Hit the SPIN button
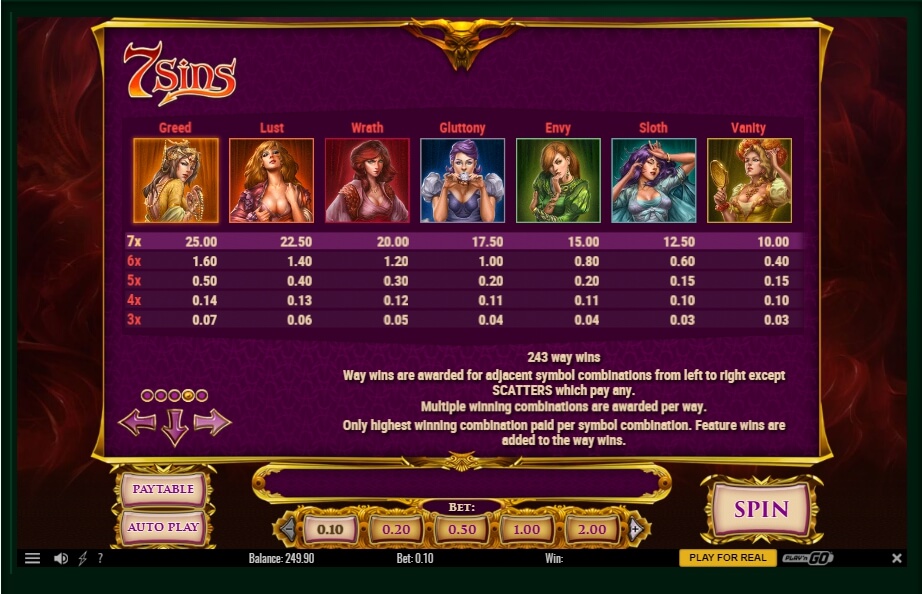The width and height of the screenshot is (922, 594). pos(761,509)
